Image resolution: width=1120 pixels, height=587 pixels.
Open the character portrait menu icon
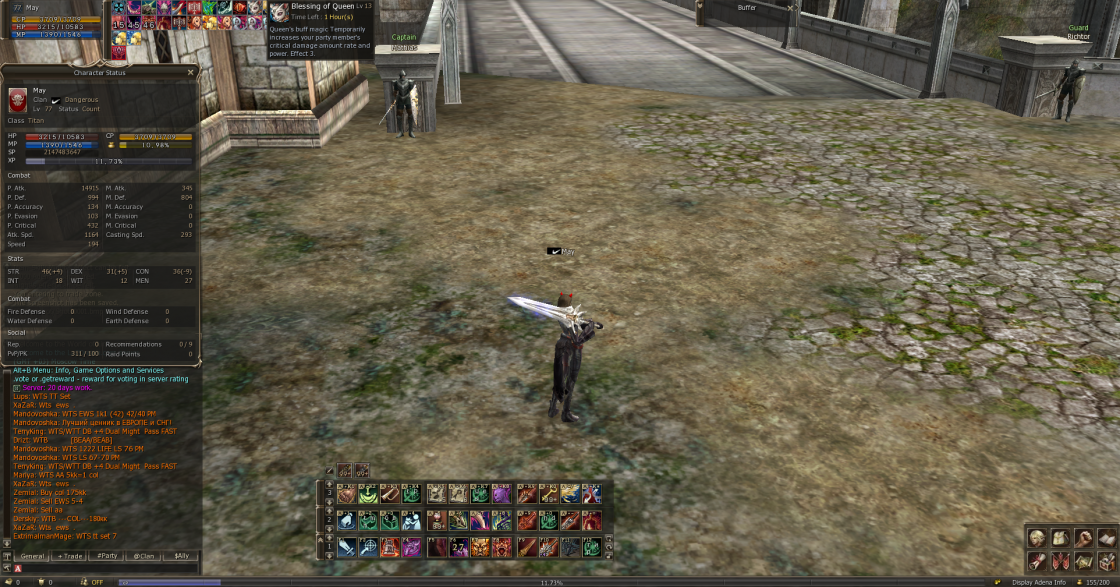point(1036,538)
